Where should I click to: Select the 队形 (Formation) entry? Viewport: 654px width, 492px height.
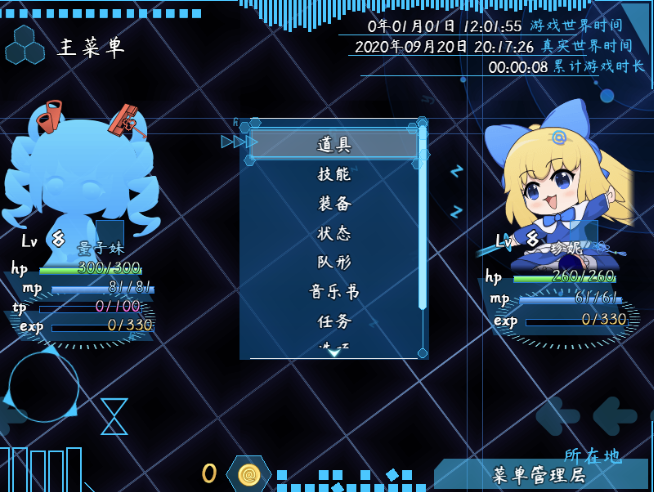pyautogui.click(x=334, y=262)
